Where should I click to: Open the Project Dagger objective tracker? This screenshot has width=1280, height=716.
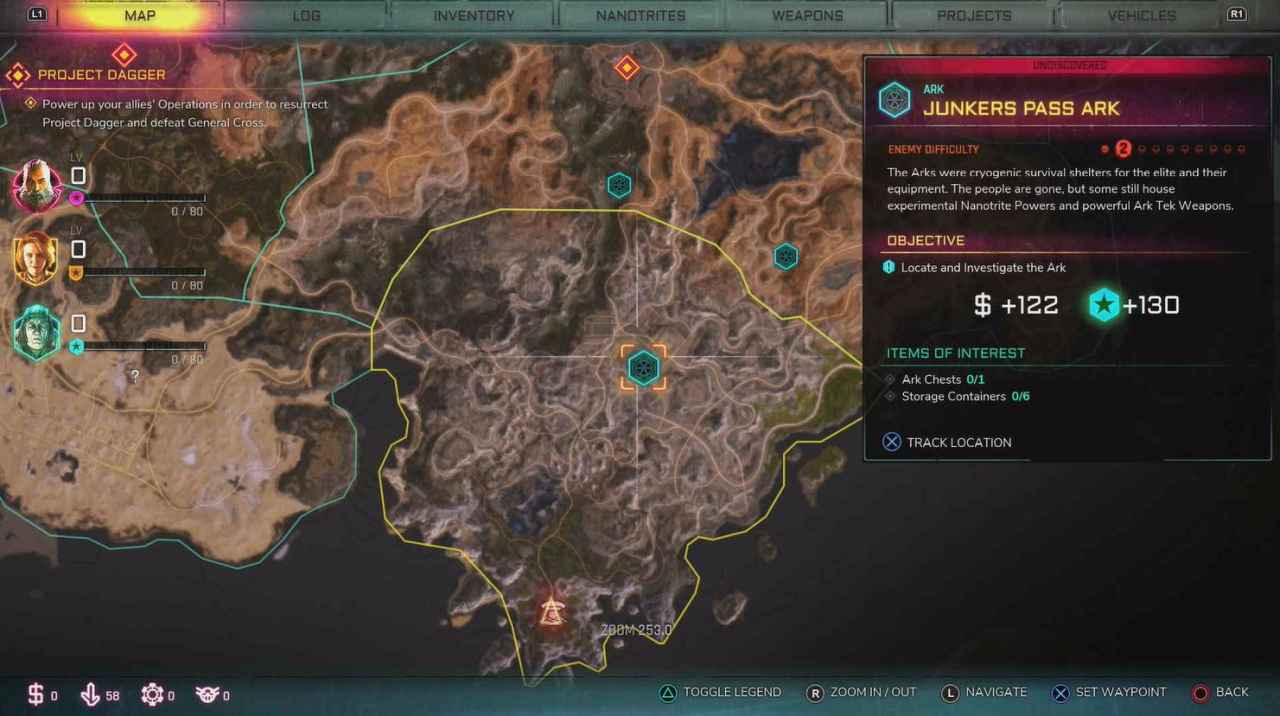(x=101, y=75)
